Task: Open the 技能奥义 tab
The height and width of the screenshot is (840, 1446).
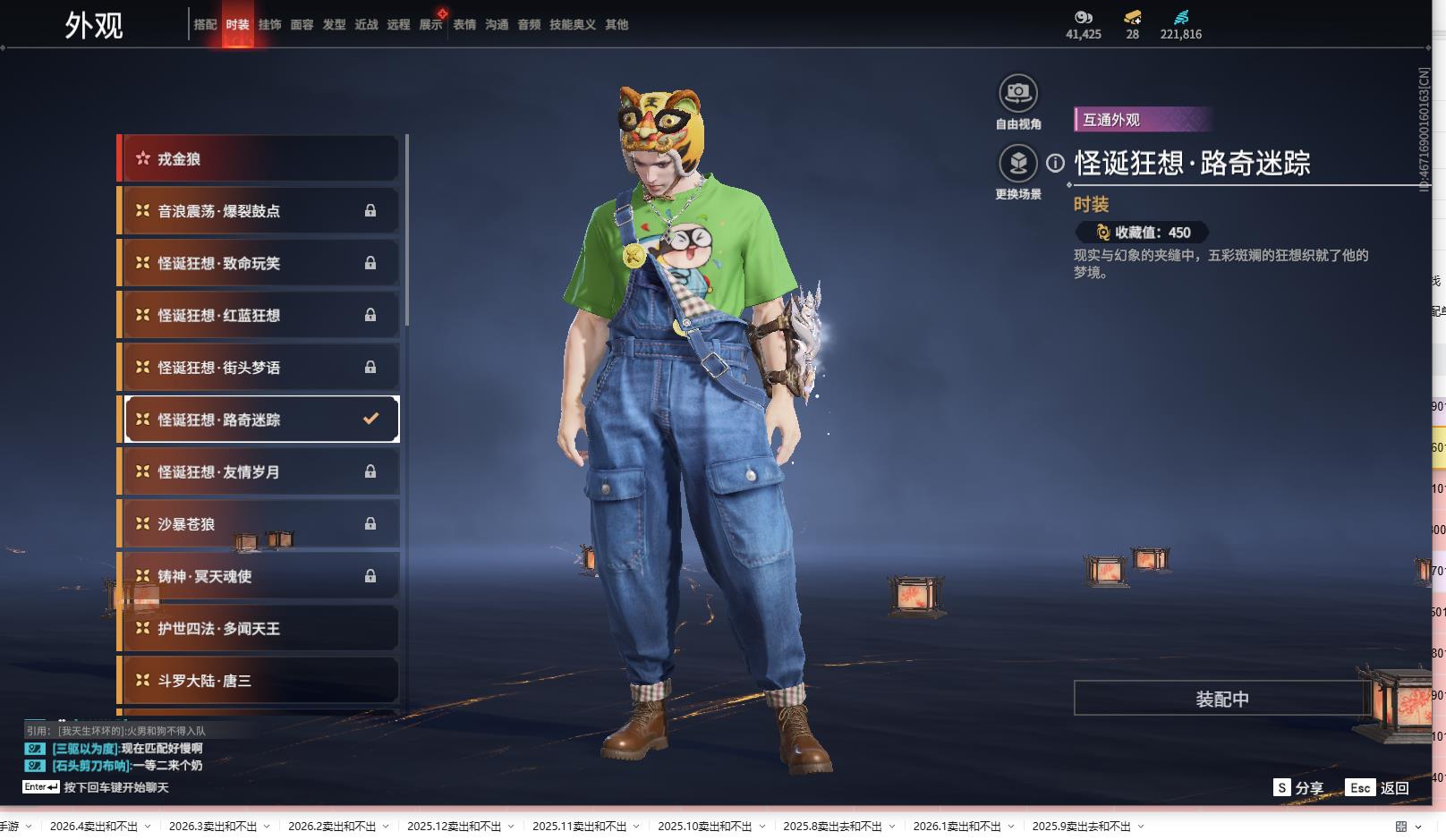Action: click(x=572, y=25)
